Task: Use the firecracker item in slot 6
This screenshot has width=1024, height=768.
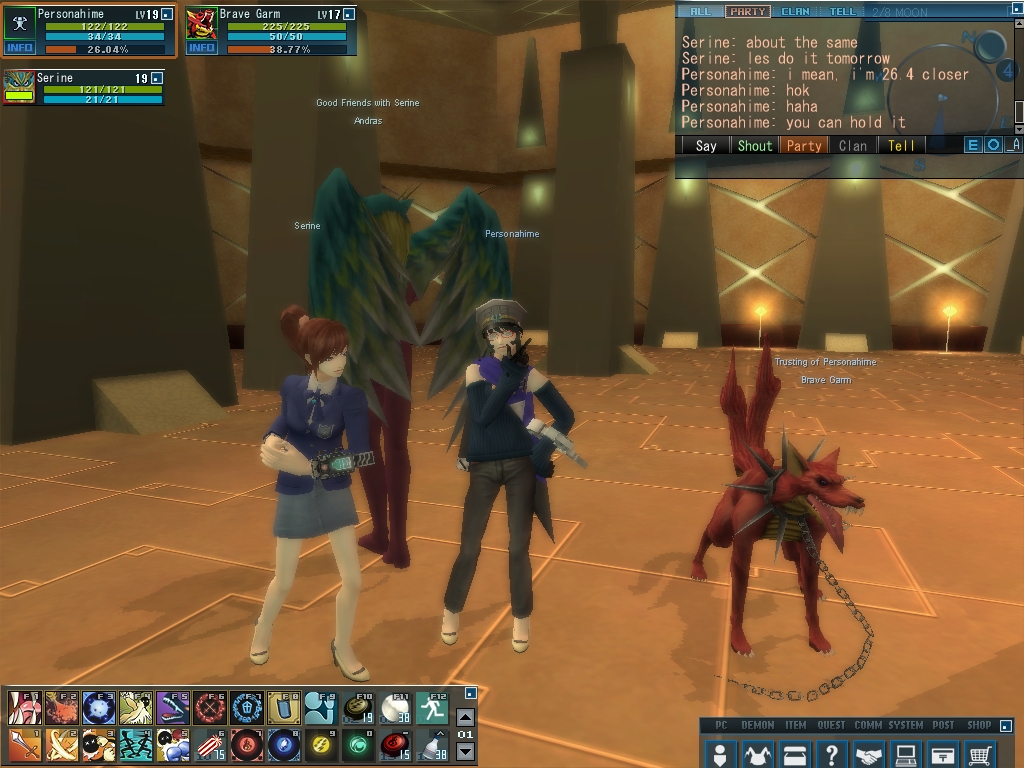Action: tap(209, 745)
